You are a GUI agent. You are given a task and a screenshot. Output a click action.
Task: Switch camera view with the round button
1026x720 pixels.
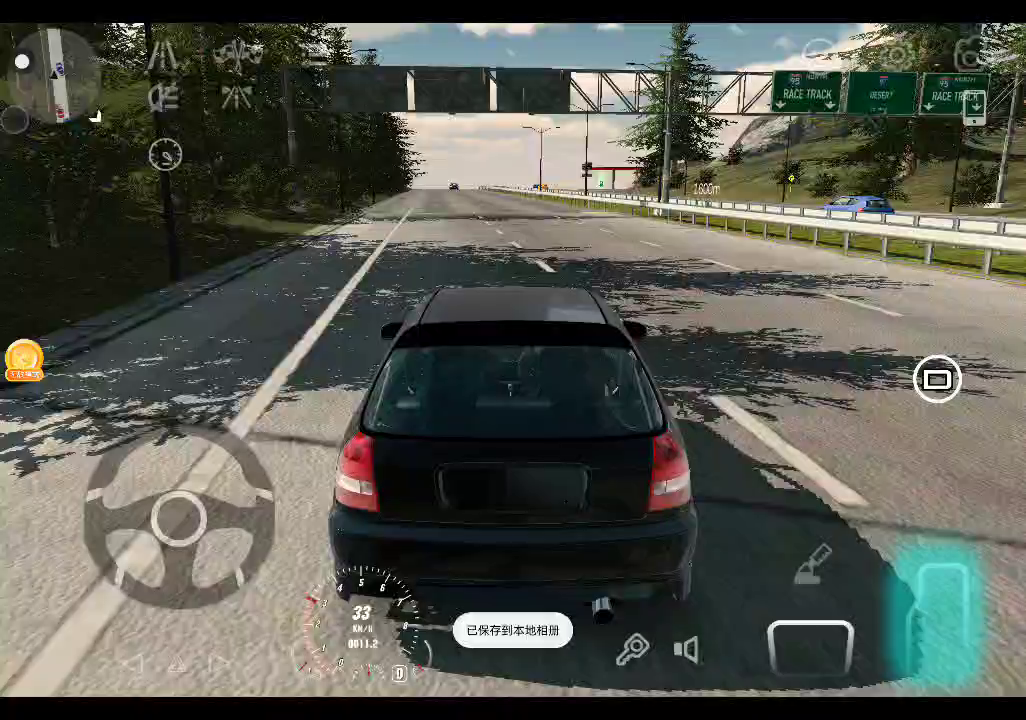pos(937,379)
